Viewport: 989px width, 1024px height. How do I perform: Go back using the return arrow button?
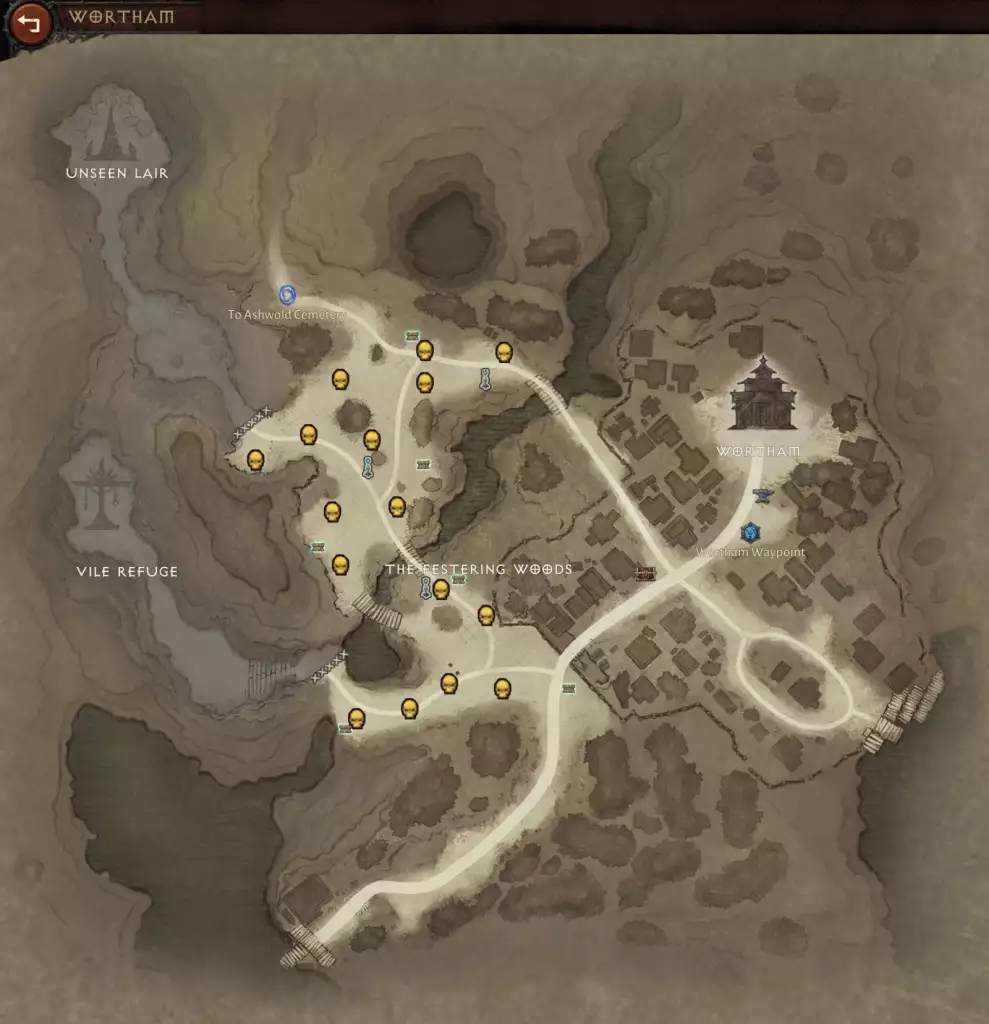(x=29, y=22)
